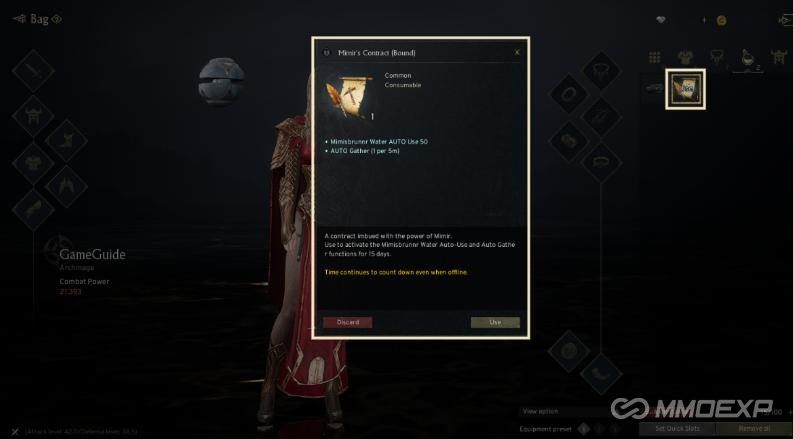Switch to the consumables potion tab
Viewport: 793px width, 439px height.
746,57
